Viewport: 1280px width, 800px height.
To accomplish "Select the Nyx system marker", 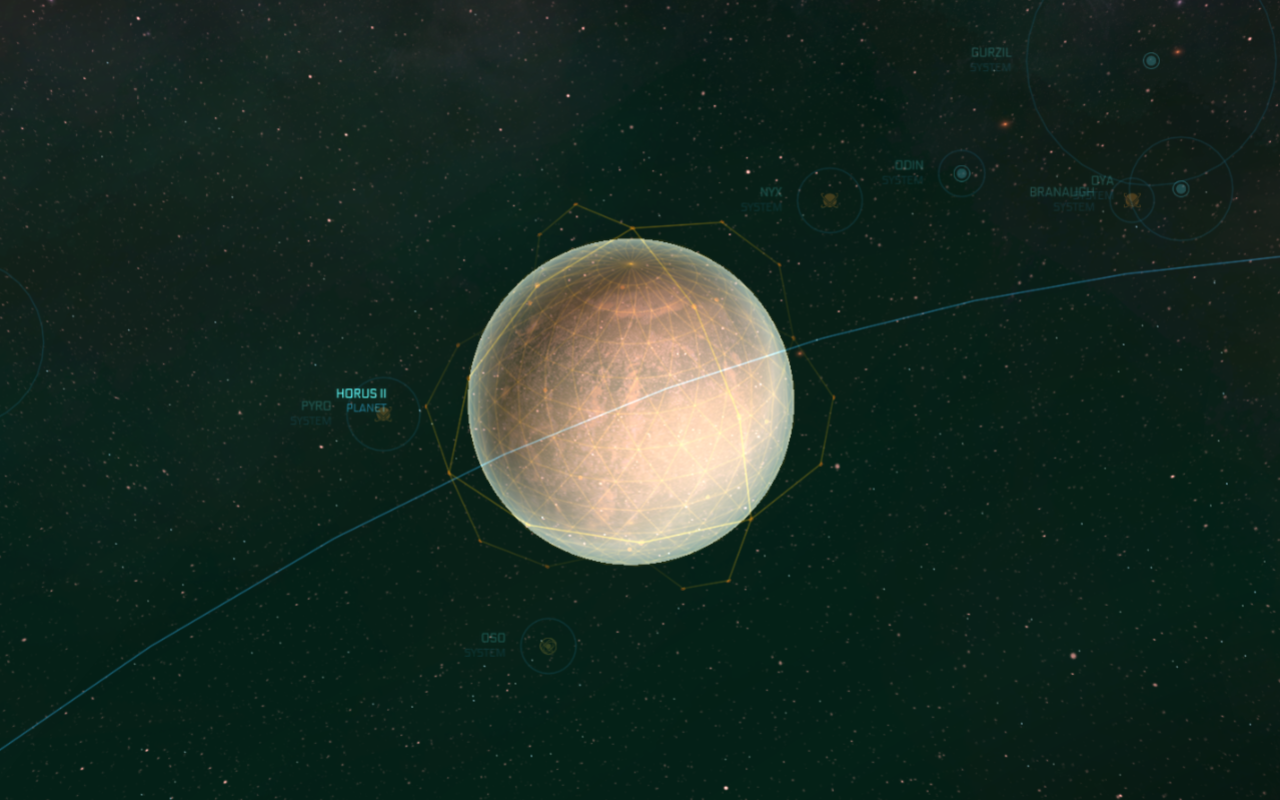I will point(829,200).
